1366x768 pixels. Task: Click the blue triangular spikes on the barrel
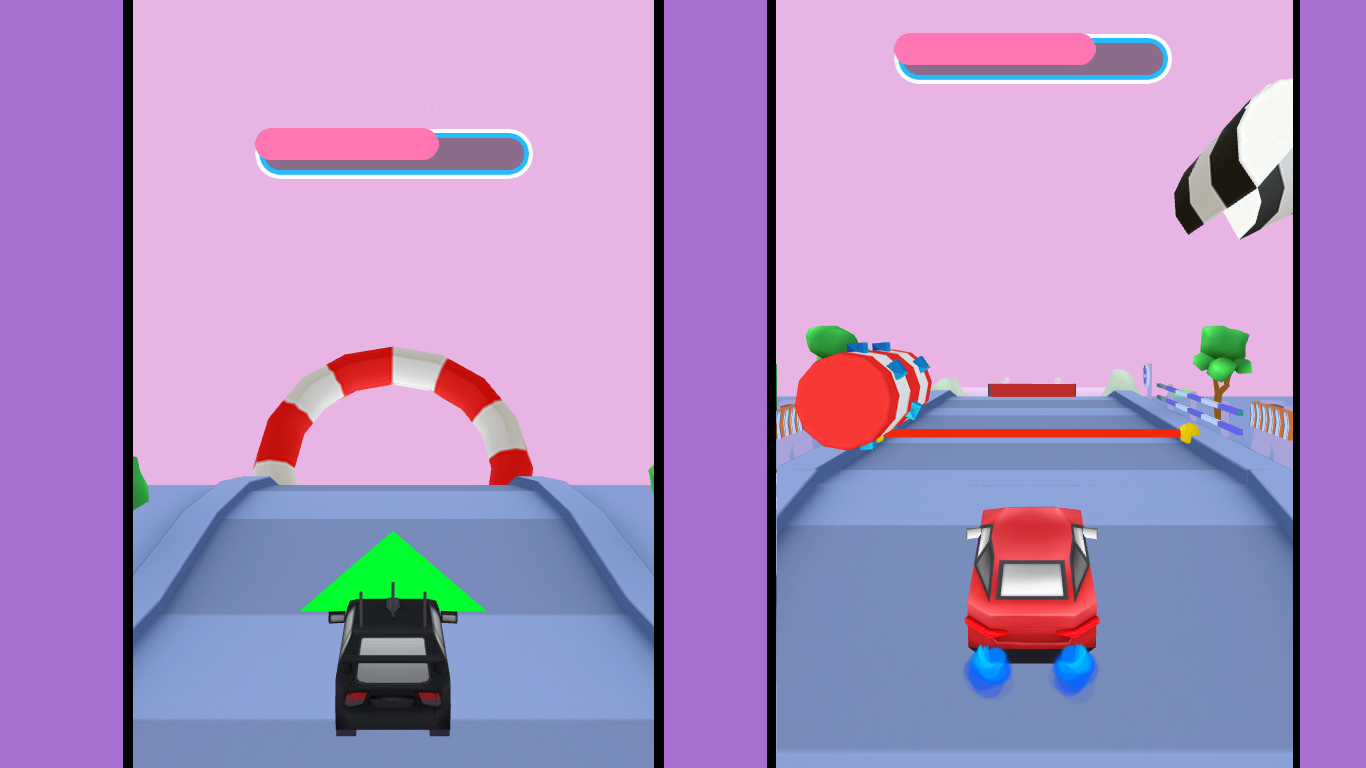[x=899, y=367]
